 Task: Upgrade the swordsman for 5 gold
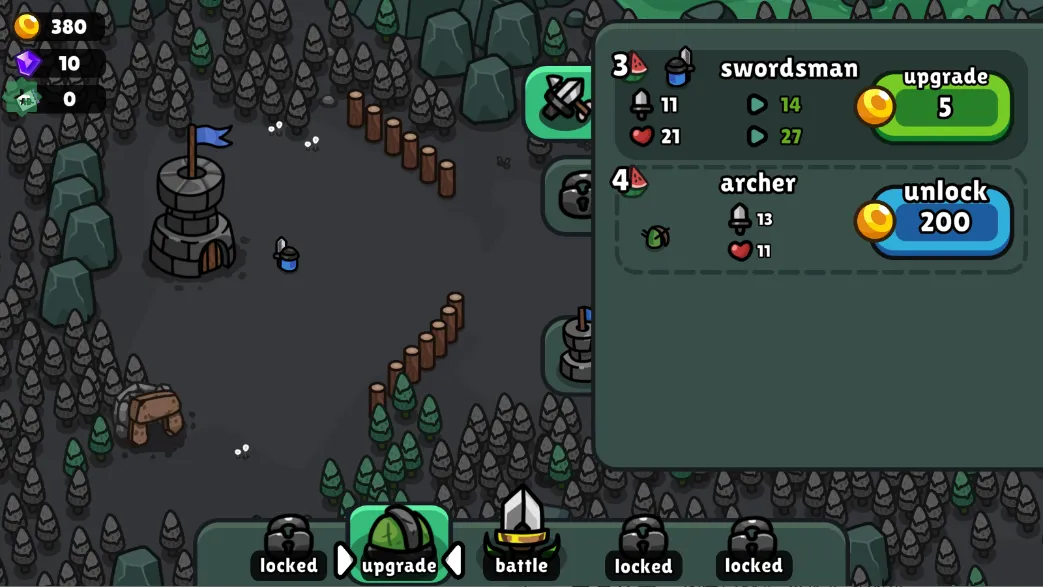click(943, 104)
